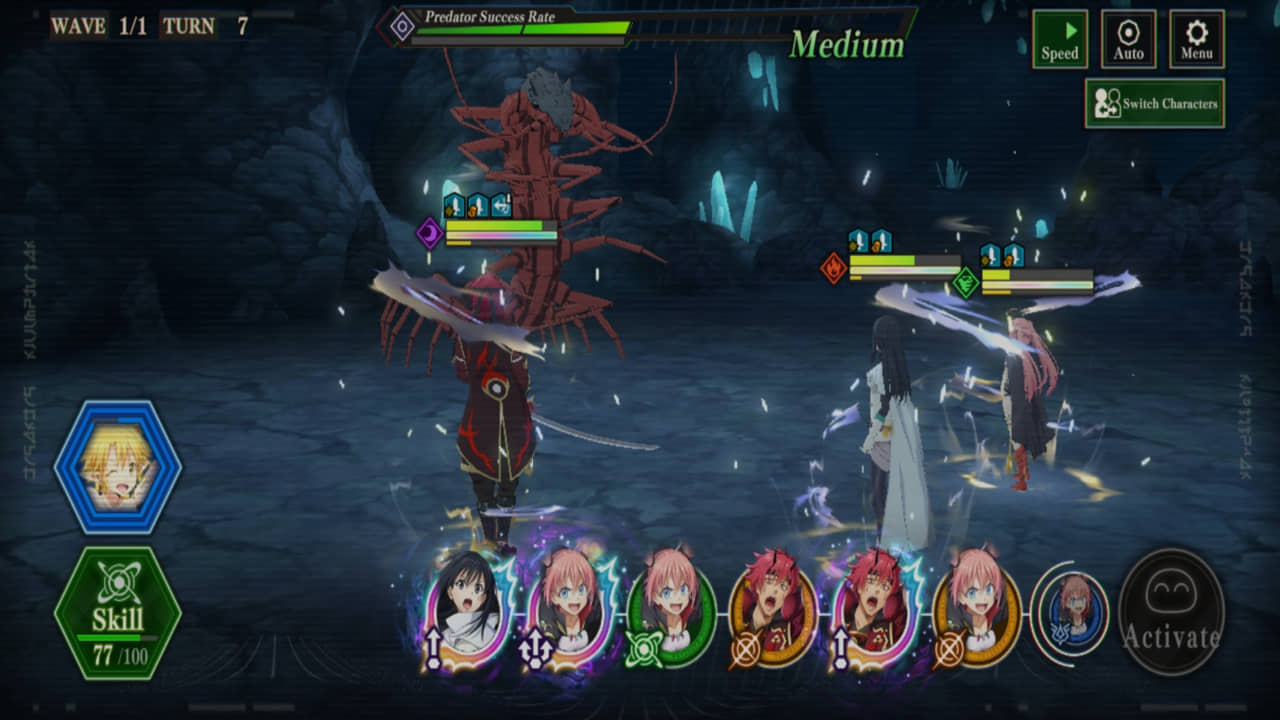Open the Menu gear icon

click(x=1196, y=38)
